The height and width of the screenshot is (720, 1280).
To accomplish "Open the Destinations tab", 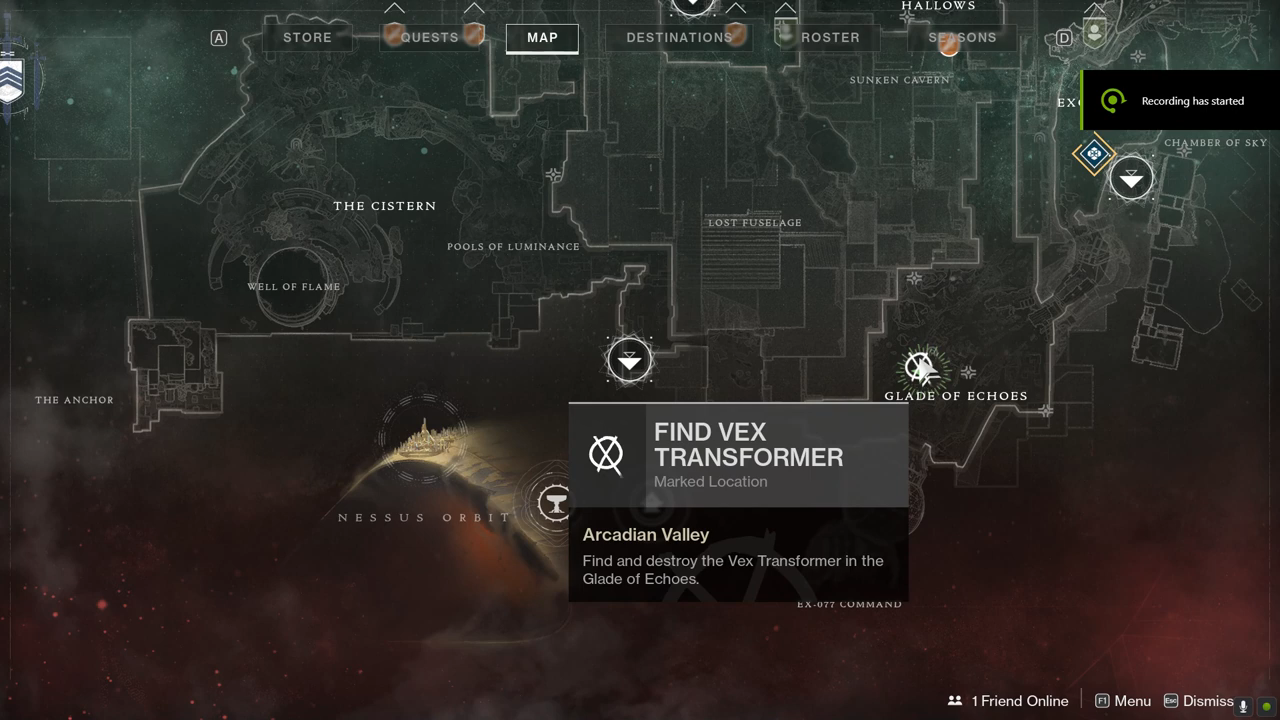I will [x=679, y=38].
